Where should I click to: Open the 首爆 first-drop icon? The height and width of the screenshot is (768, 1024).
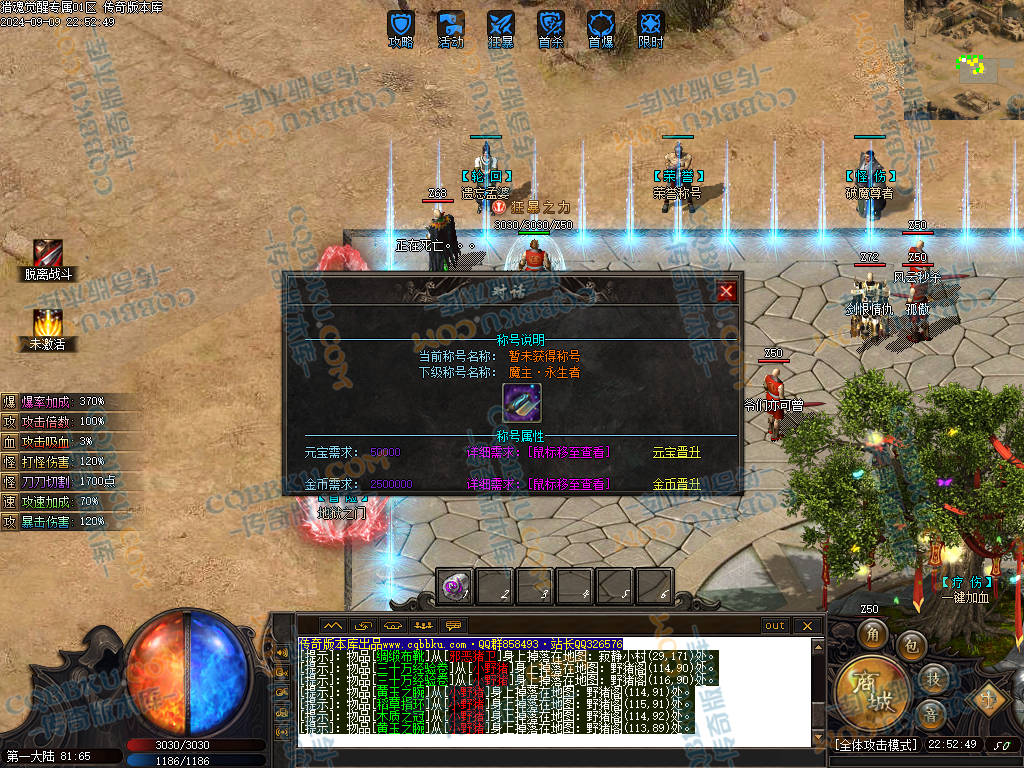point(601,27)
